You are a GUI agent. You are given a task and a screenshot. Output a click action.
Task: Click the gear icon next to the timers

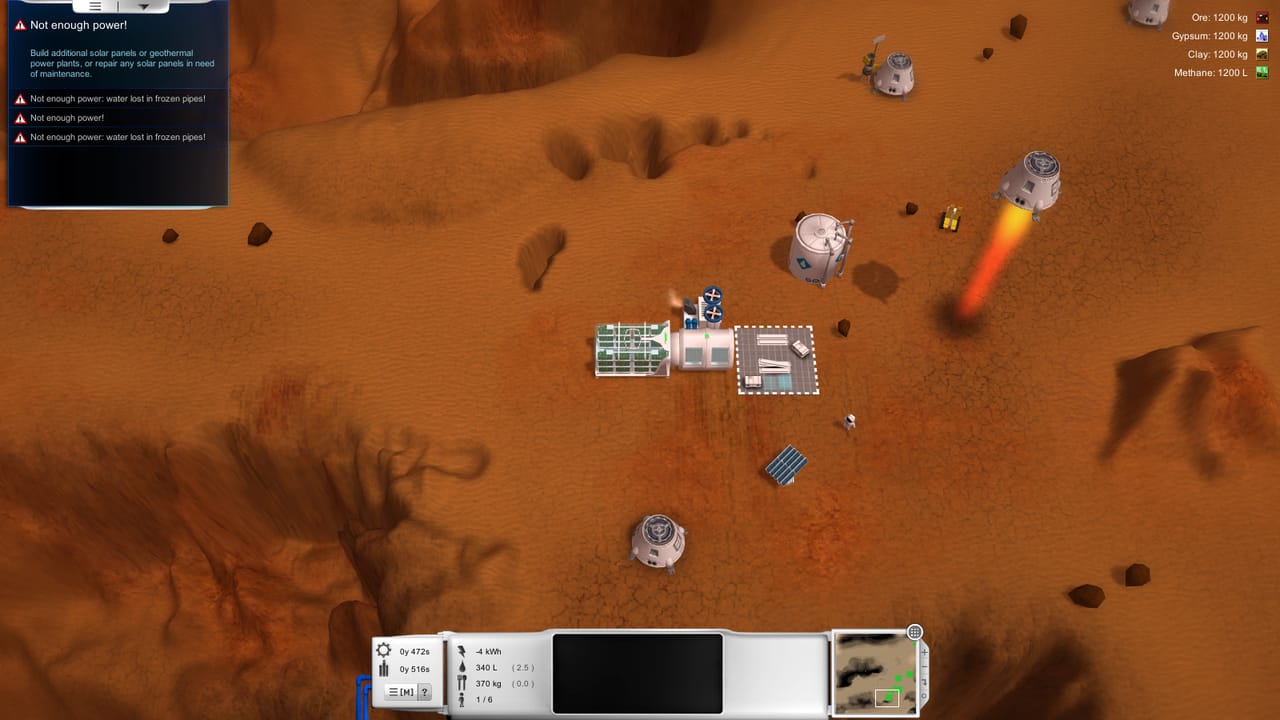point(384,650)
